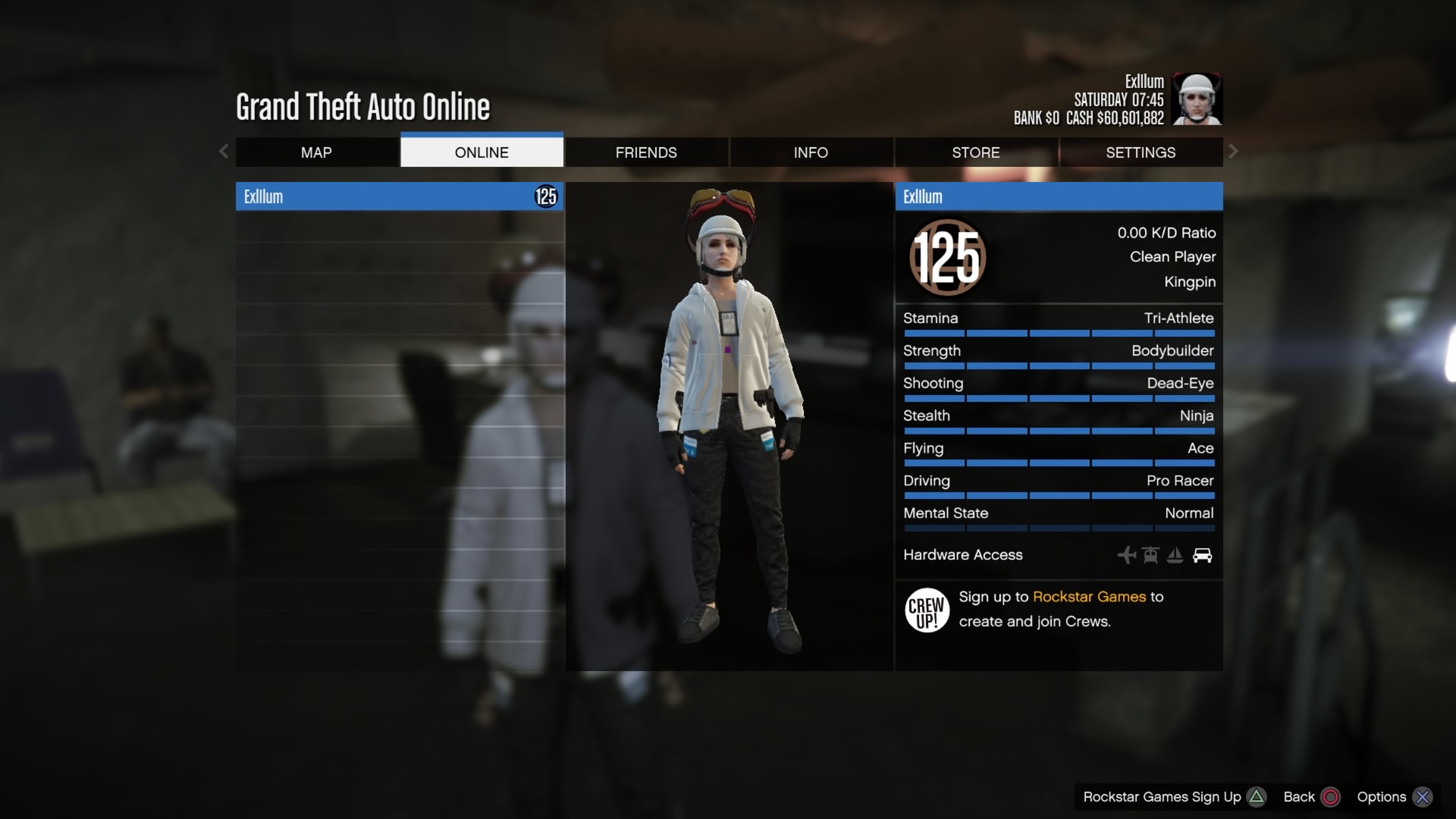Screen dimensions: 1456x819
Task: Click the player avatar thumbnail in header
Action: tap(1197, 99)
